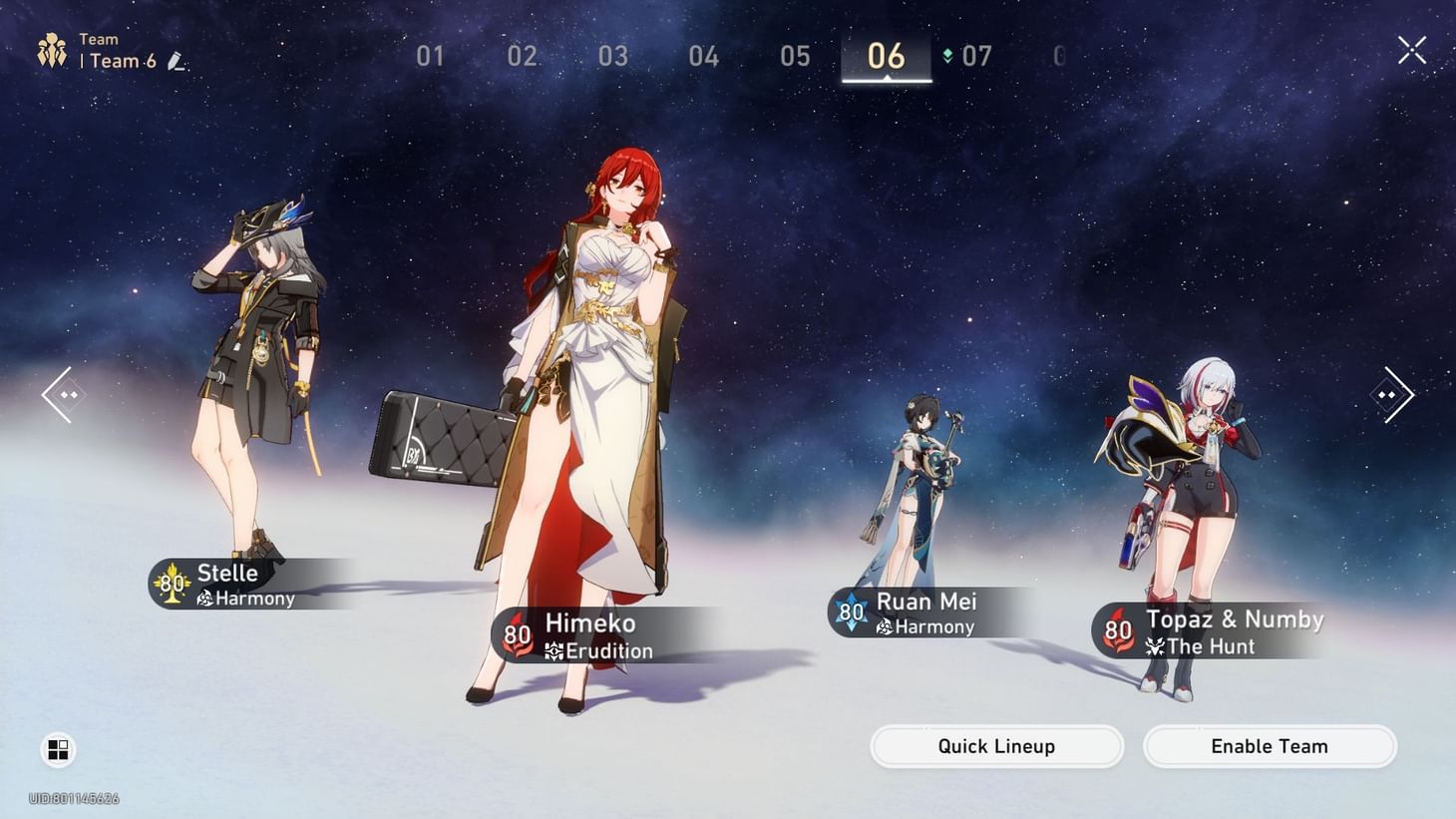The height and width of the screenshot is (819, 1456).
Task: Click Ruan Mei's Harmony path icon
Action: (x=887, y=627)
